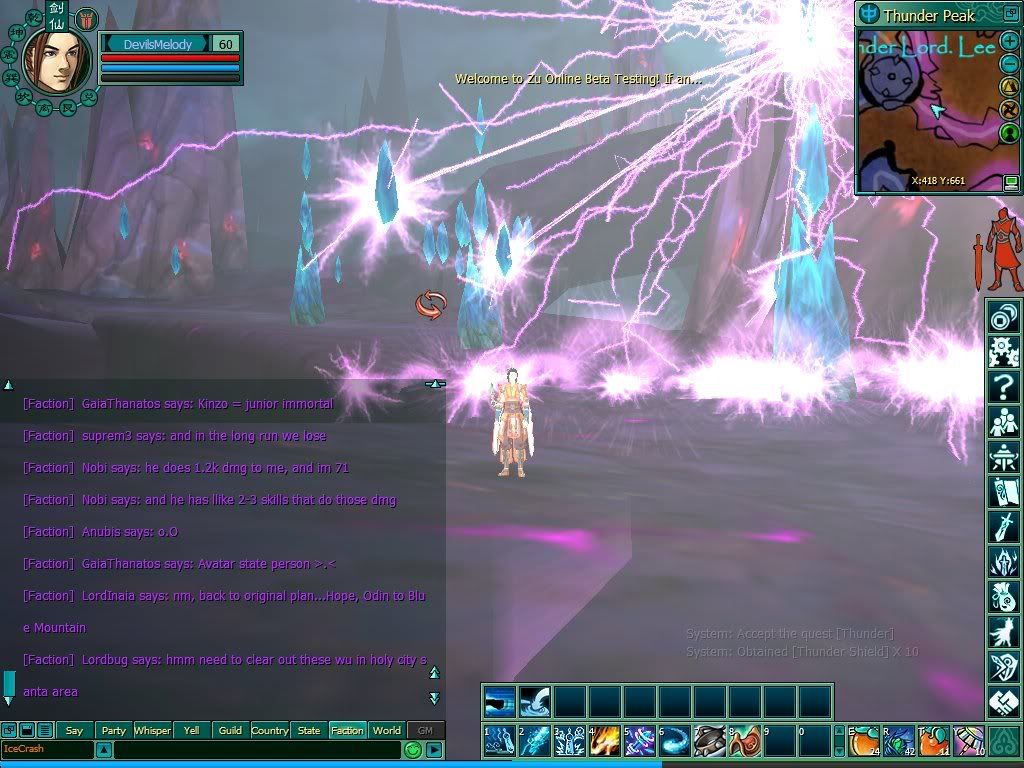
Task: Click the green minimap player icon button
Action: 1010,132
